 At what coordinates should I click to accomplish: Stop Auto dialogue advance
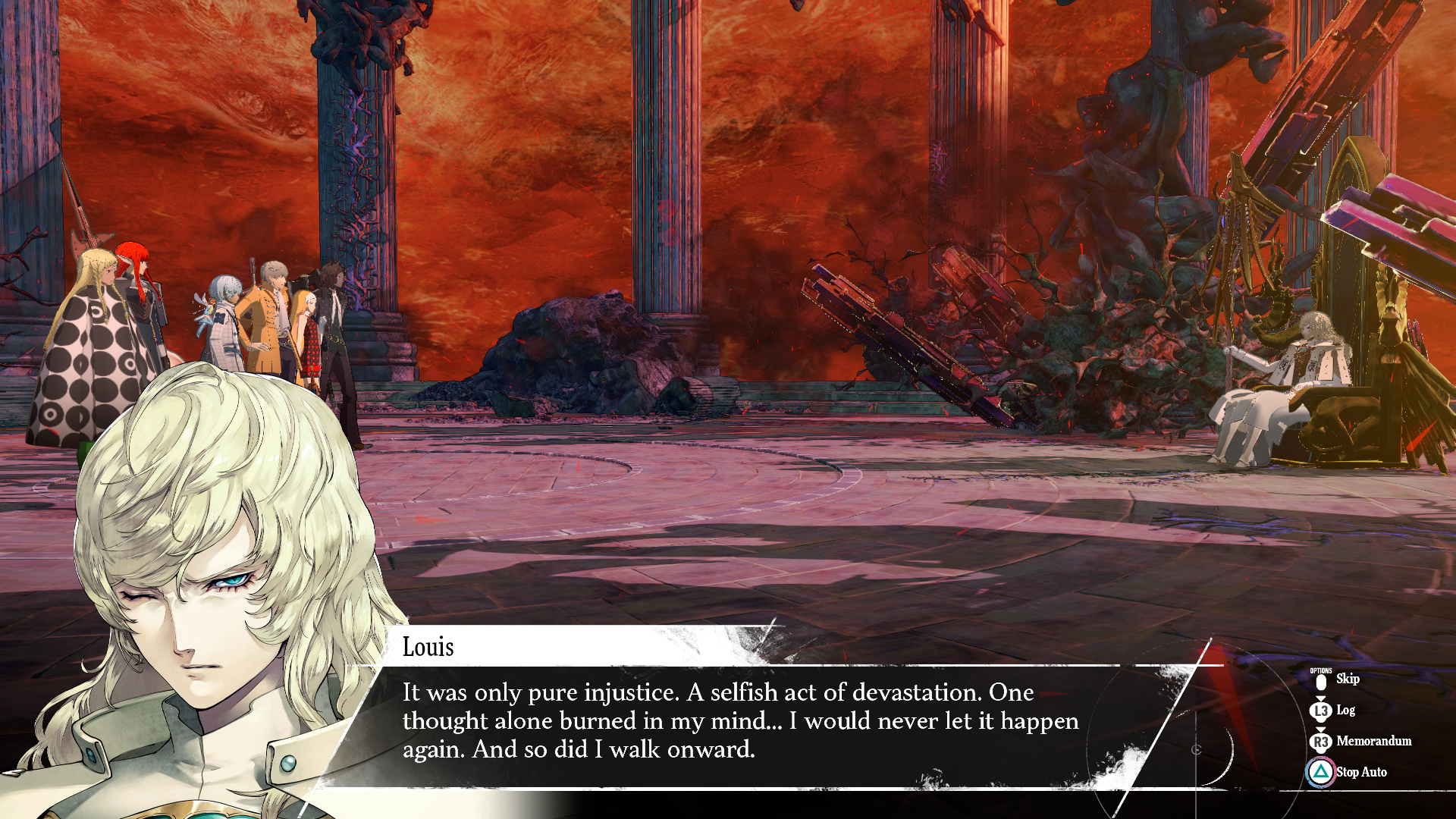1360,772
